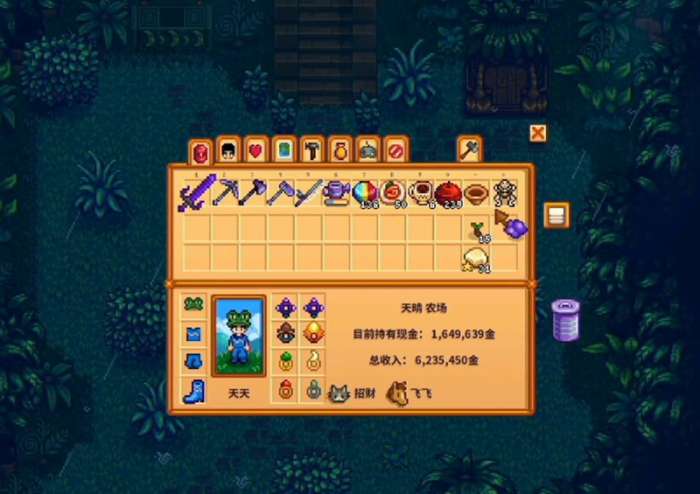Select the Galaxy Sword slot
Screen dimensions: 700x494
tap(194, 190)
